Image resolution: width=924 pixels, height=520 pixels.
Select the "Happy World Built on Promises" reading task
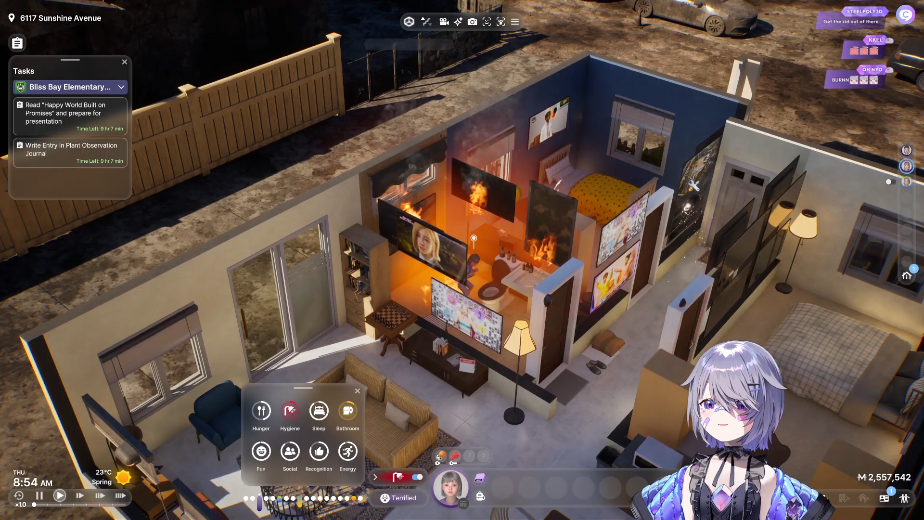[x=70, y=114]
